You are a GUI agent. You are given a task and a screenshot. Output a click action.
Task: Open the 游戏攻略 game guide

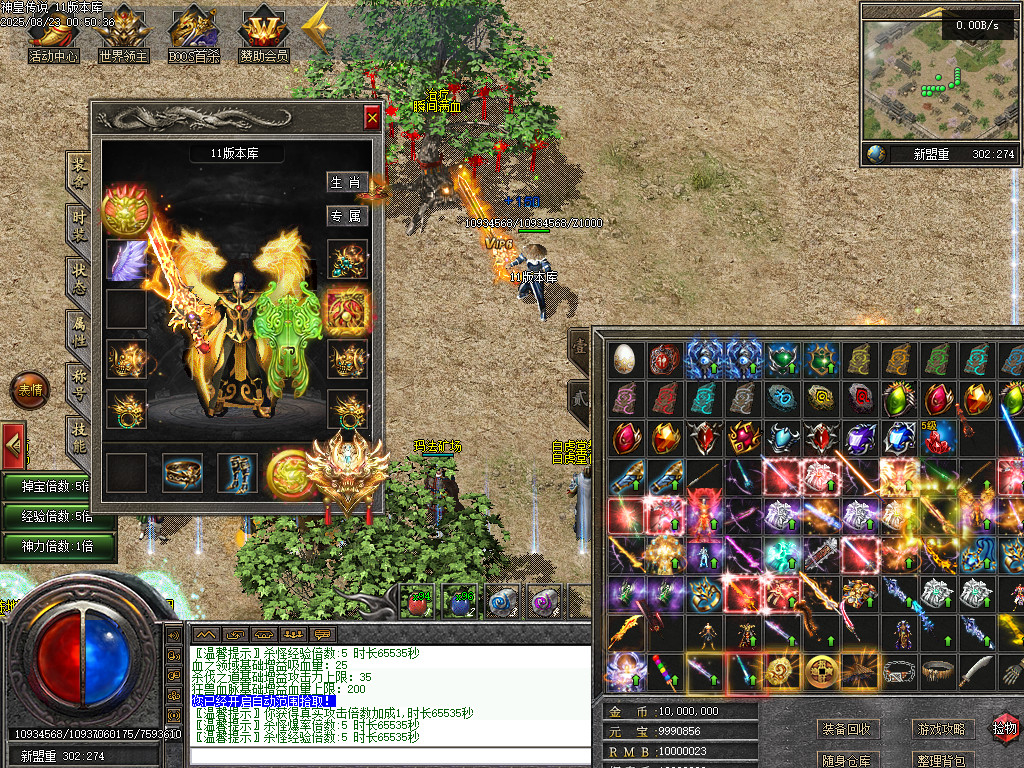pos(941,729)
